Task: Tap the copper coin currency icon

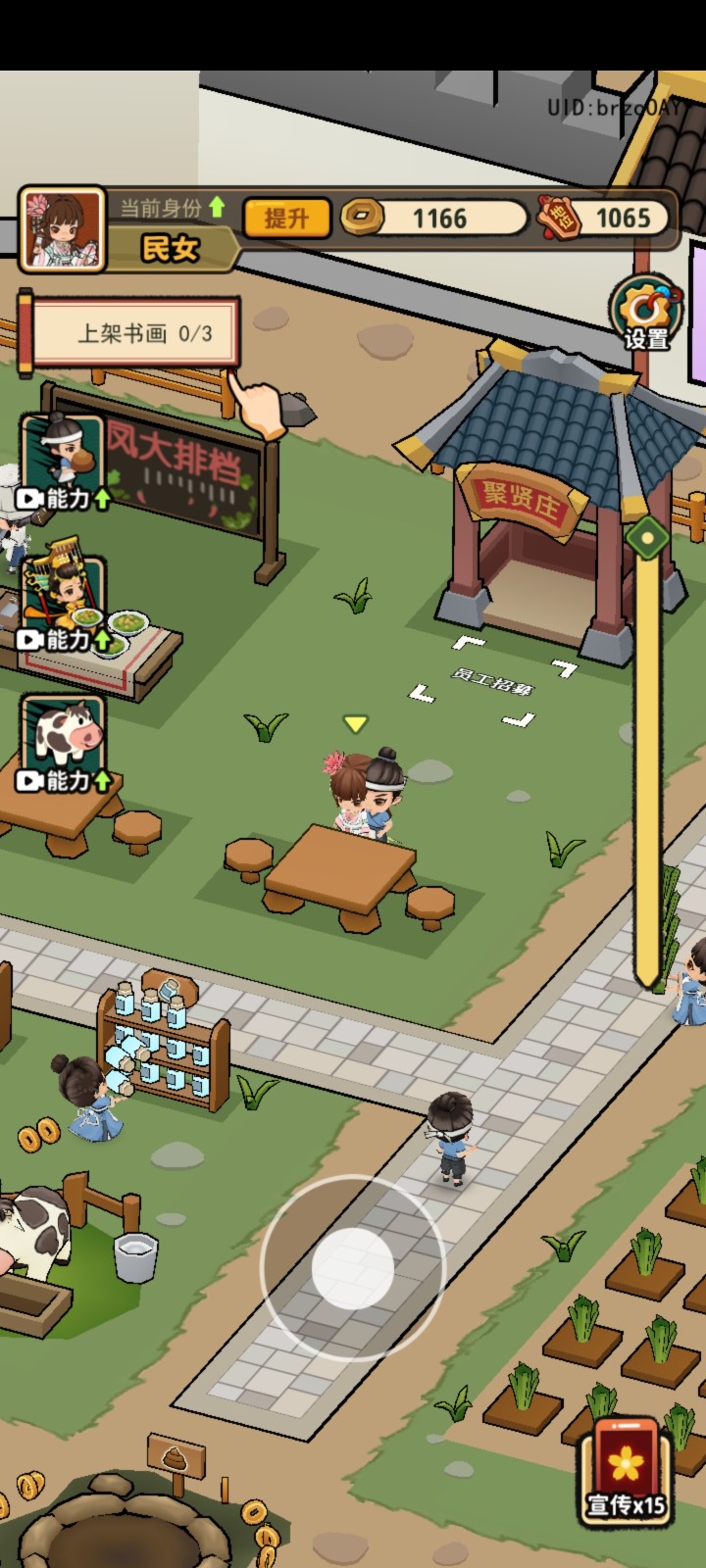Action: coord(363,217)
